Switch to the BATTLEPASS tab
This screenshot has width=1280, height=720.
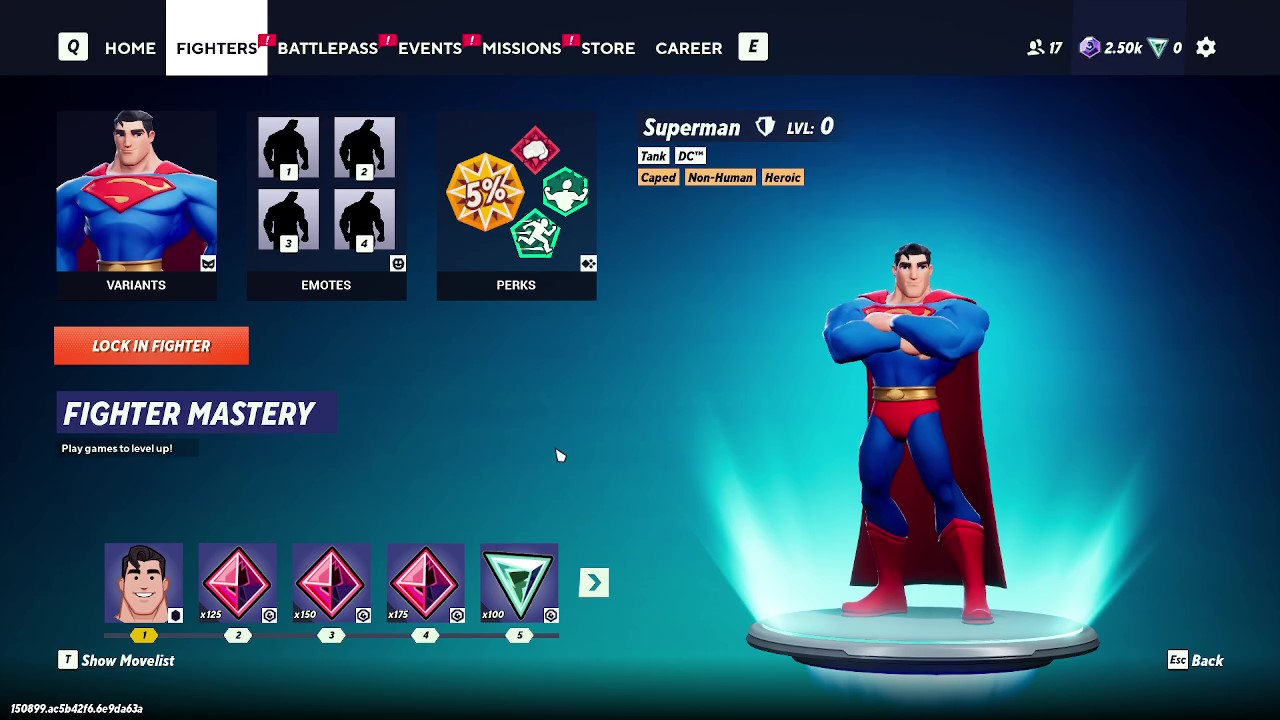[x=328, y=47]
